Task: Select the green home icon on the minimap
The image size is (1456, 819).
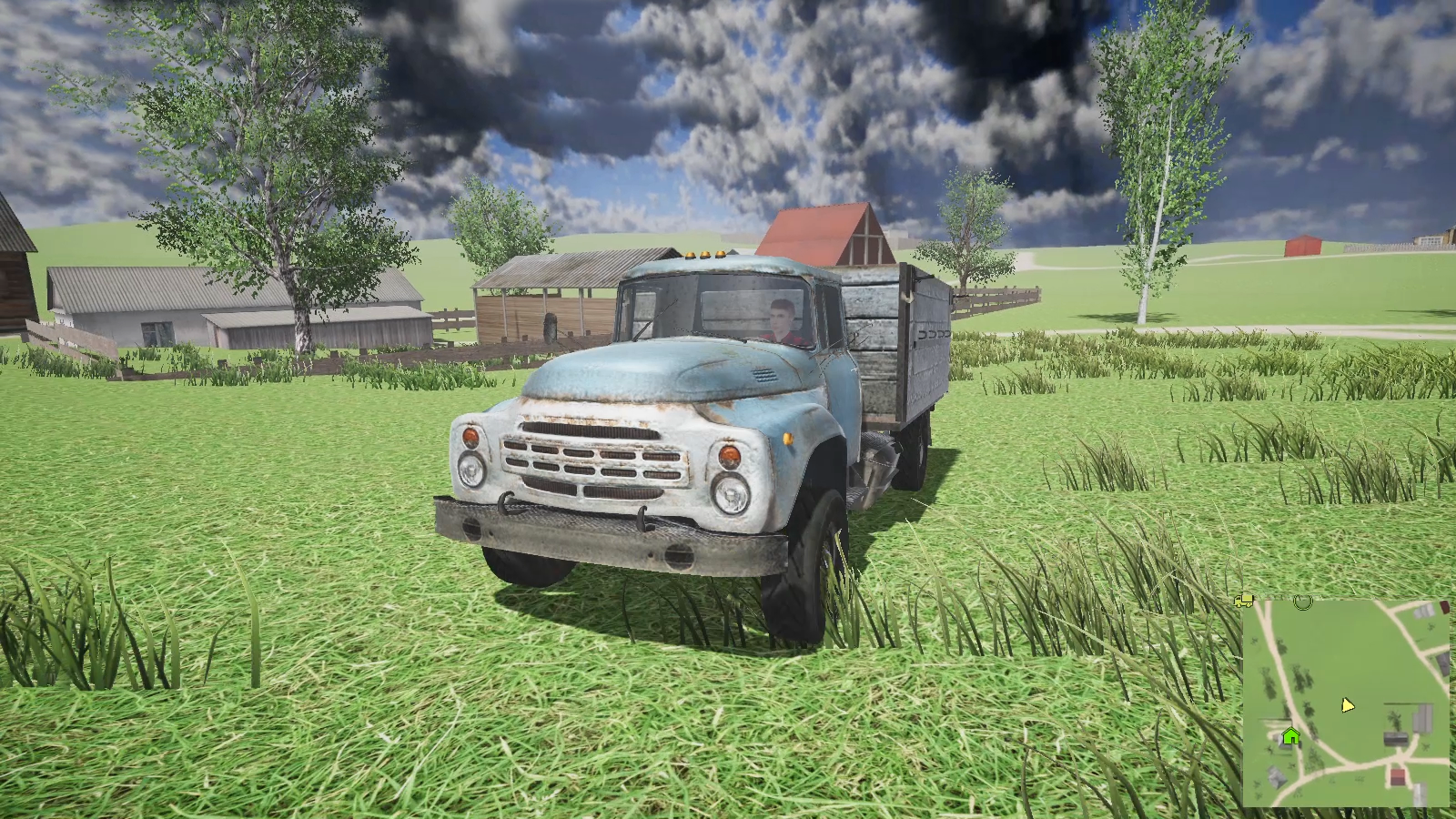Action: coord(1290,737)
